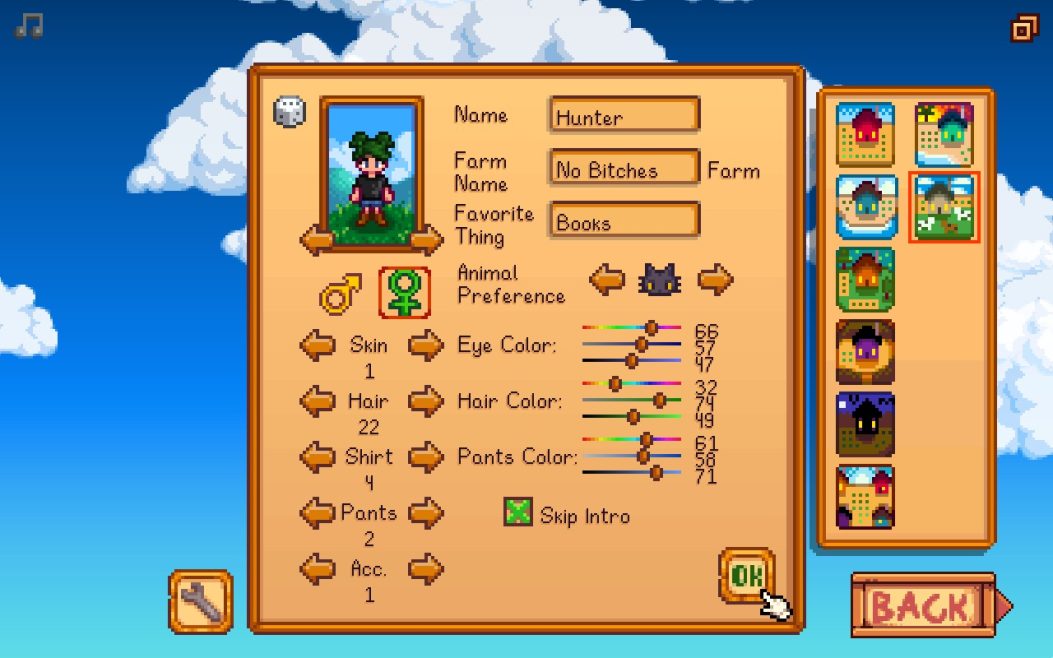
Task: Open options with the wrench button
Action: pyautogui.click(x=201, y=601)
